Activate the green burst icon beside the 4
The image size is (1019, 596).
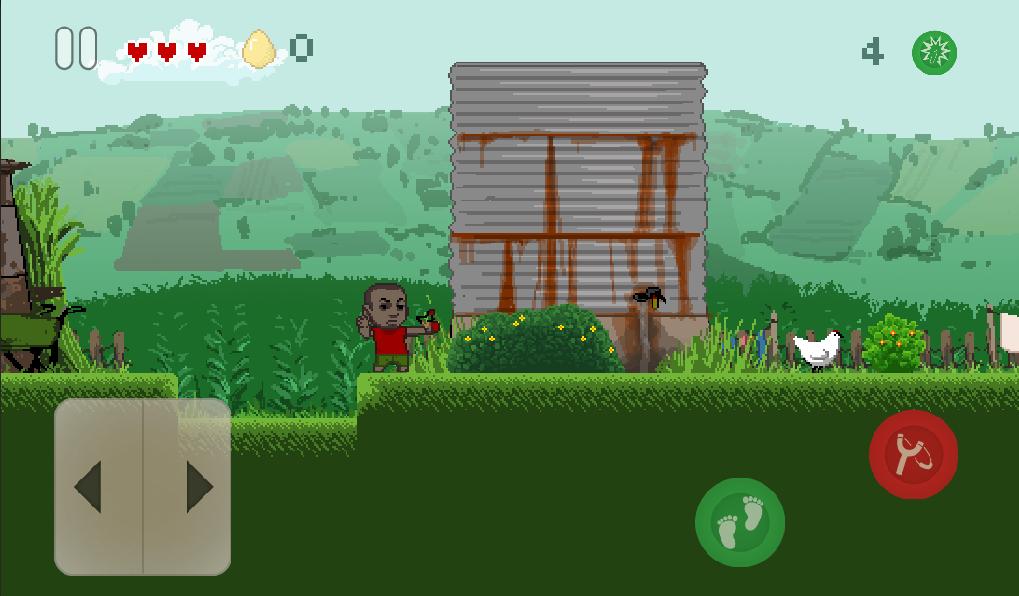coord(934,52)
